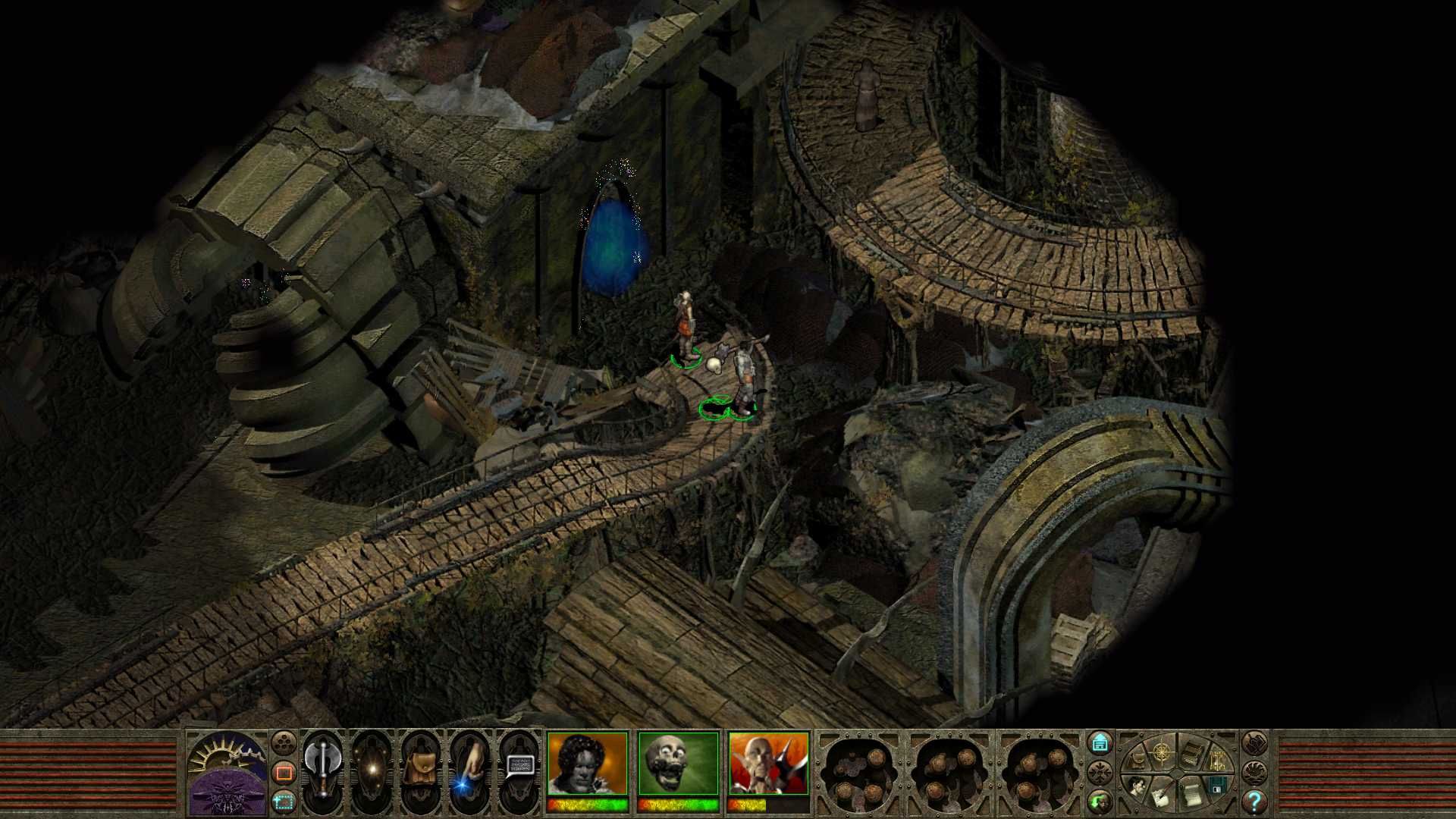The height and width of the screenshot is (819, 1456).
Task: Select the dark-haired scarred character portrait
Action: pos(588,764)
